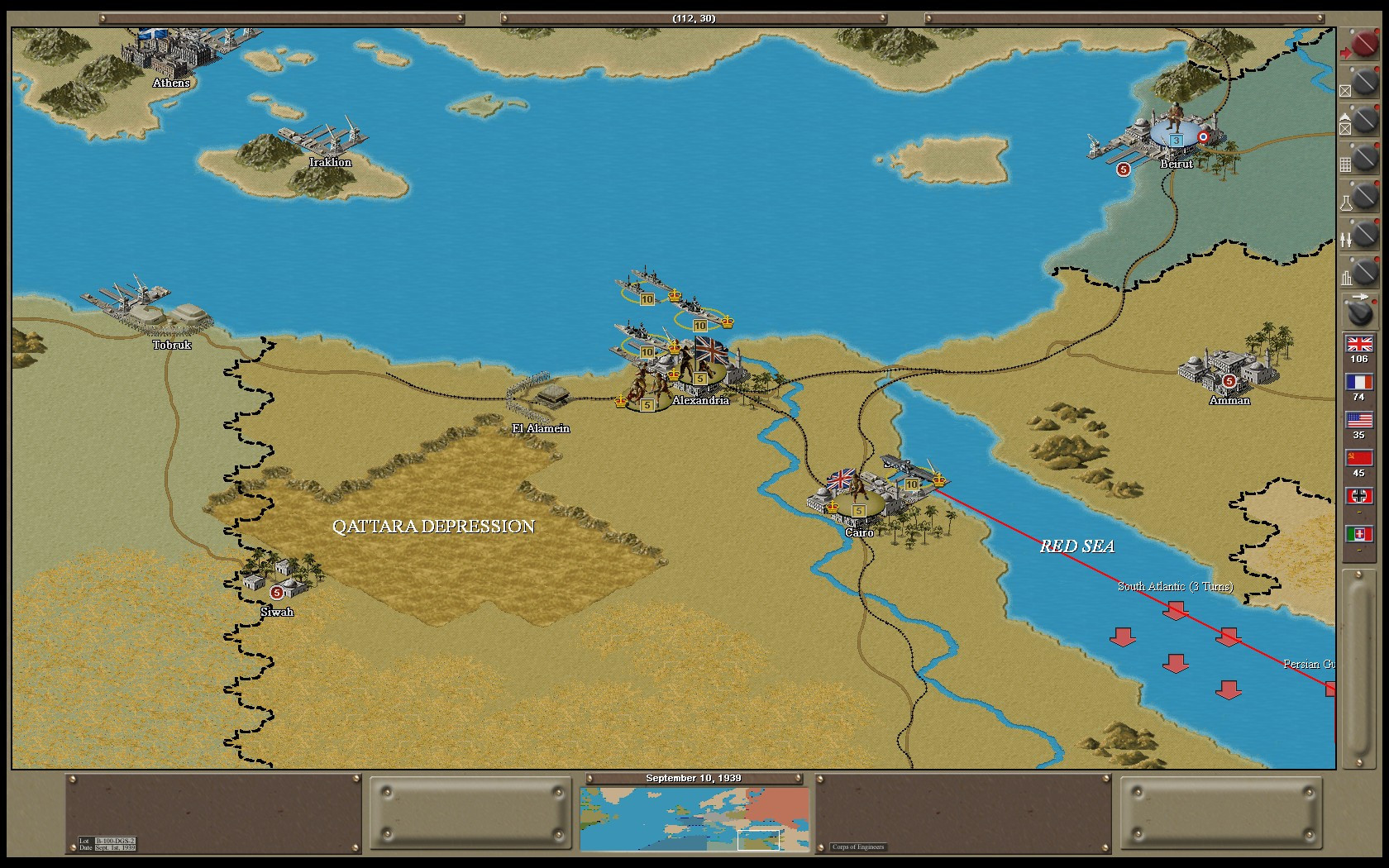1389x868 pixels.
Task: Click the Soviet flag showing 45 MPPs
Action: click(1359, 456)
